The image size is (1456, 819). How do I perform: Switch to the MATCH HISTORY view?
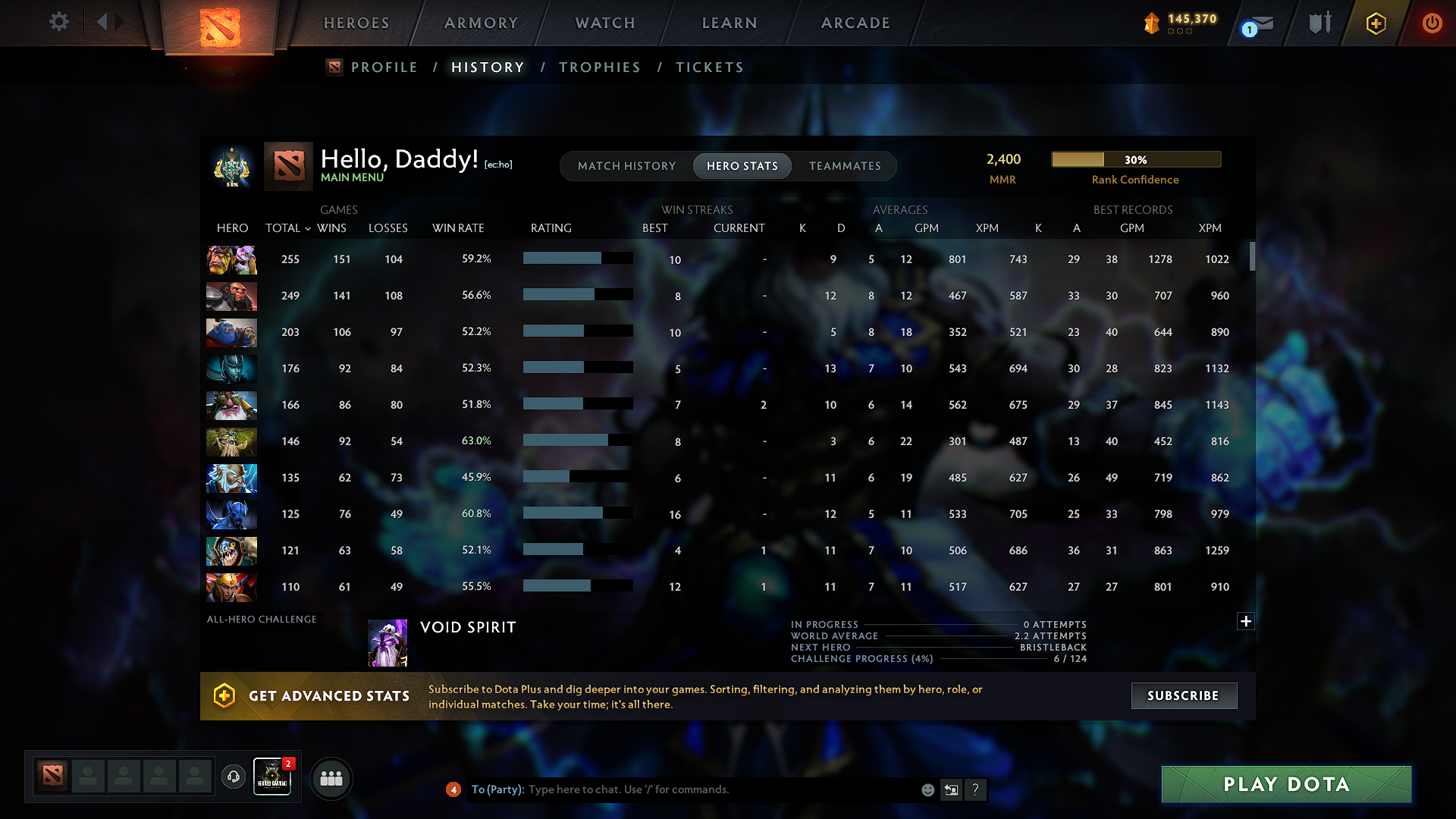click(x=626, y=166)
